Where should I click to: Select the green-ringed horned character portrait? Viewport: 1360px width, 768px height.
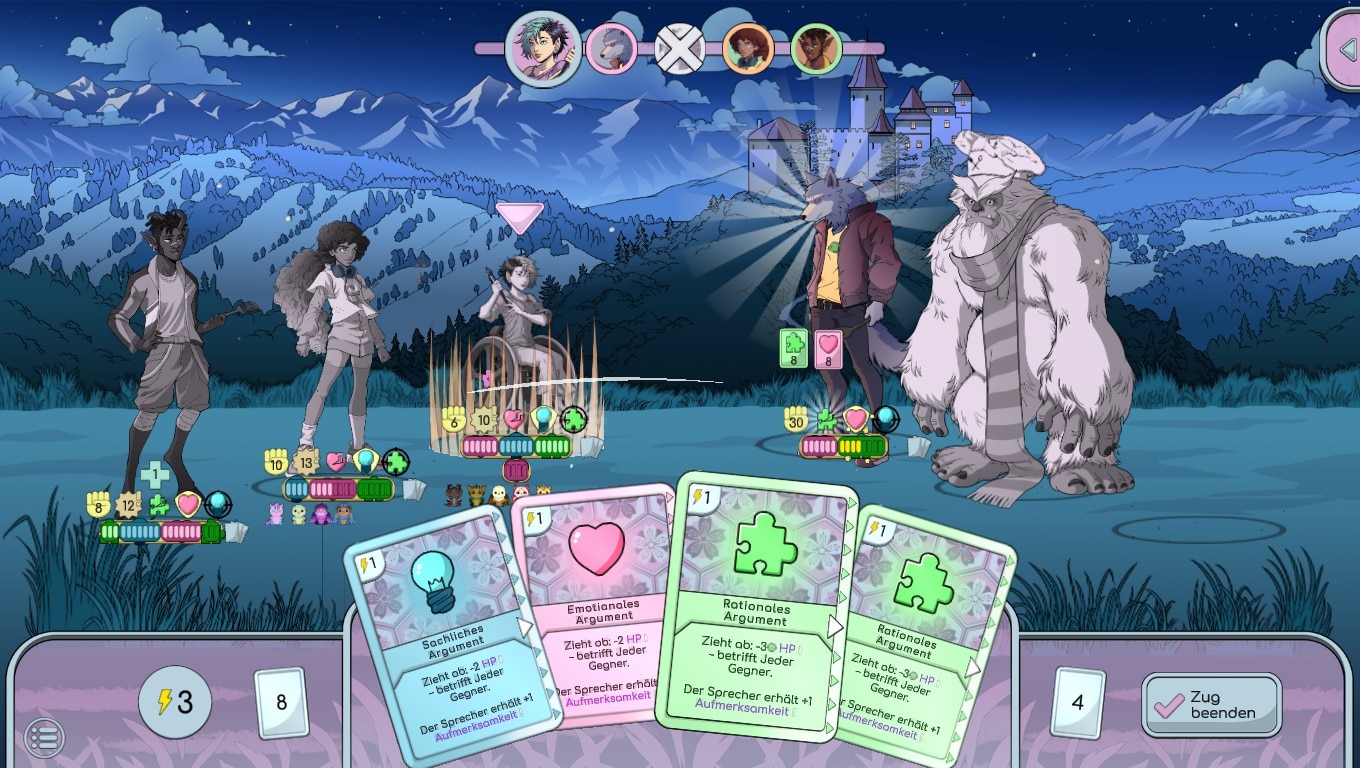[815, 48]
